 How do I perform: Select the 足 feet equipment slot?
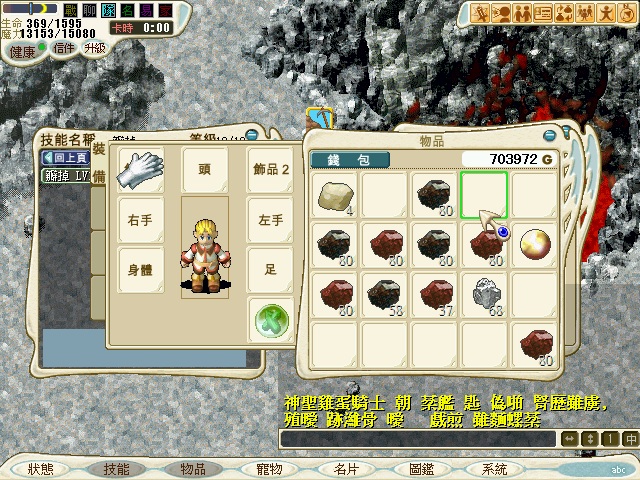pos(270,268)
